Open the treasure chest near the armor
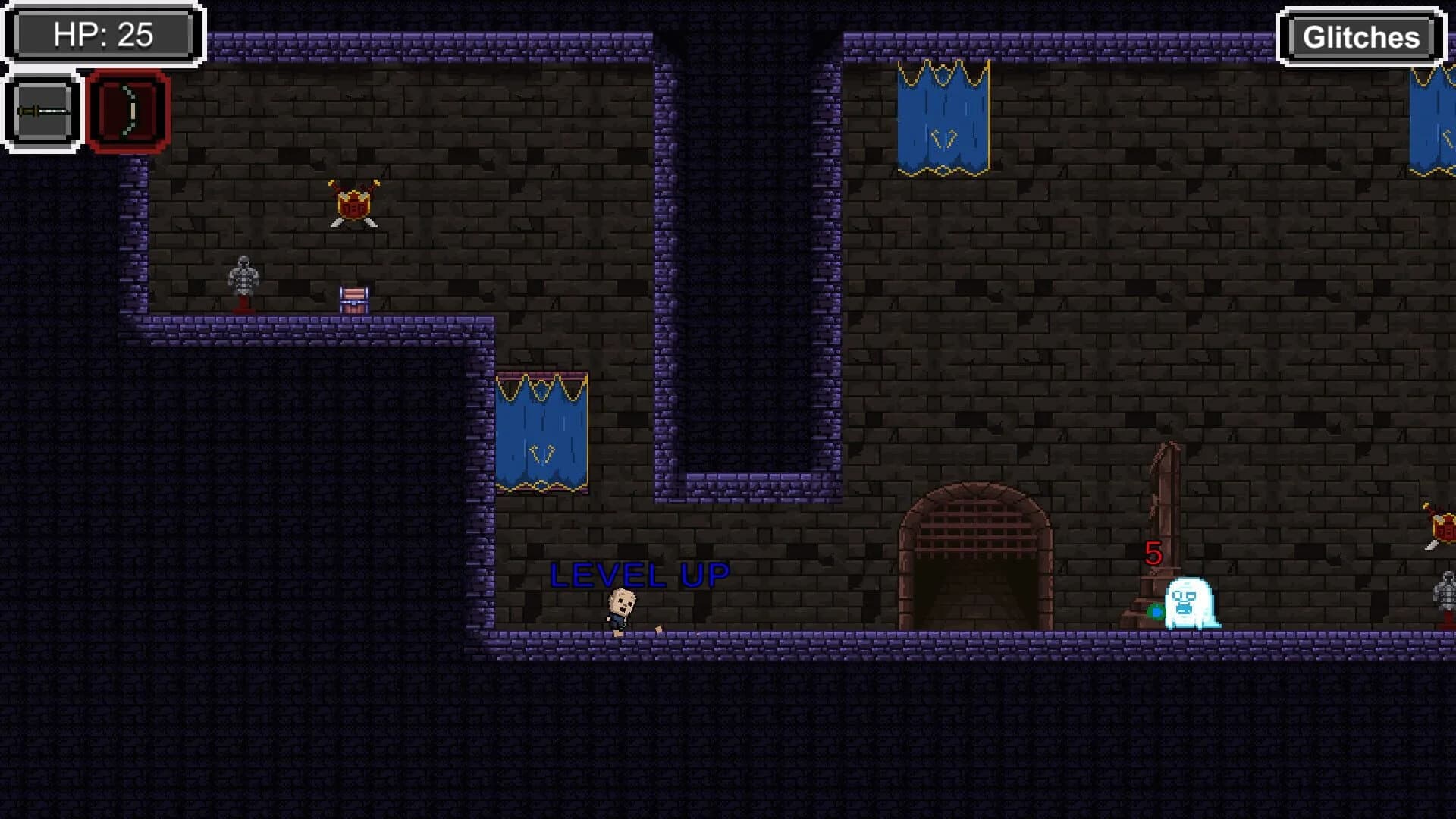Viewport: 1456px width, 819px height. [x=353, y=300]
